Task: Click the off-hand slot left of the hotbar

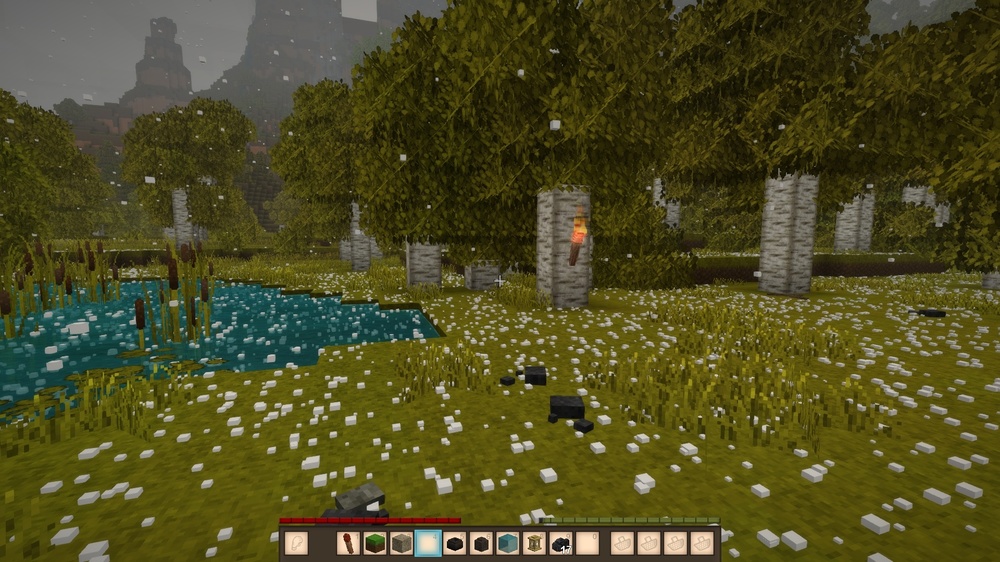Action: [x=296, y=543]
